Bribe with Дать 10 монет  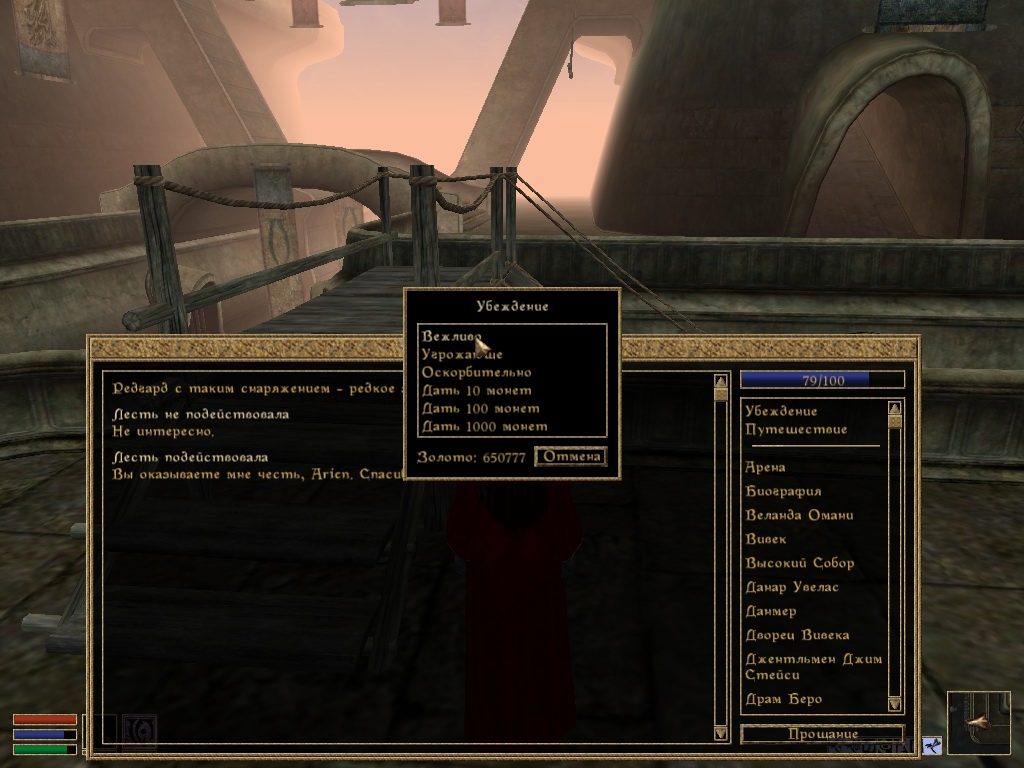476,391
